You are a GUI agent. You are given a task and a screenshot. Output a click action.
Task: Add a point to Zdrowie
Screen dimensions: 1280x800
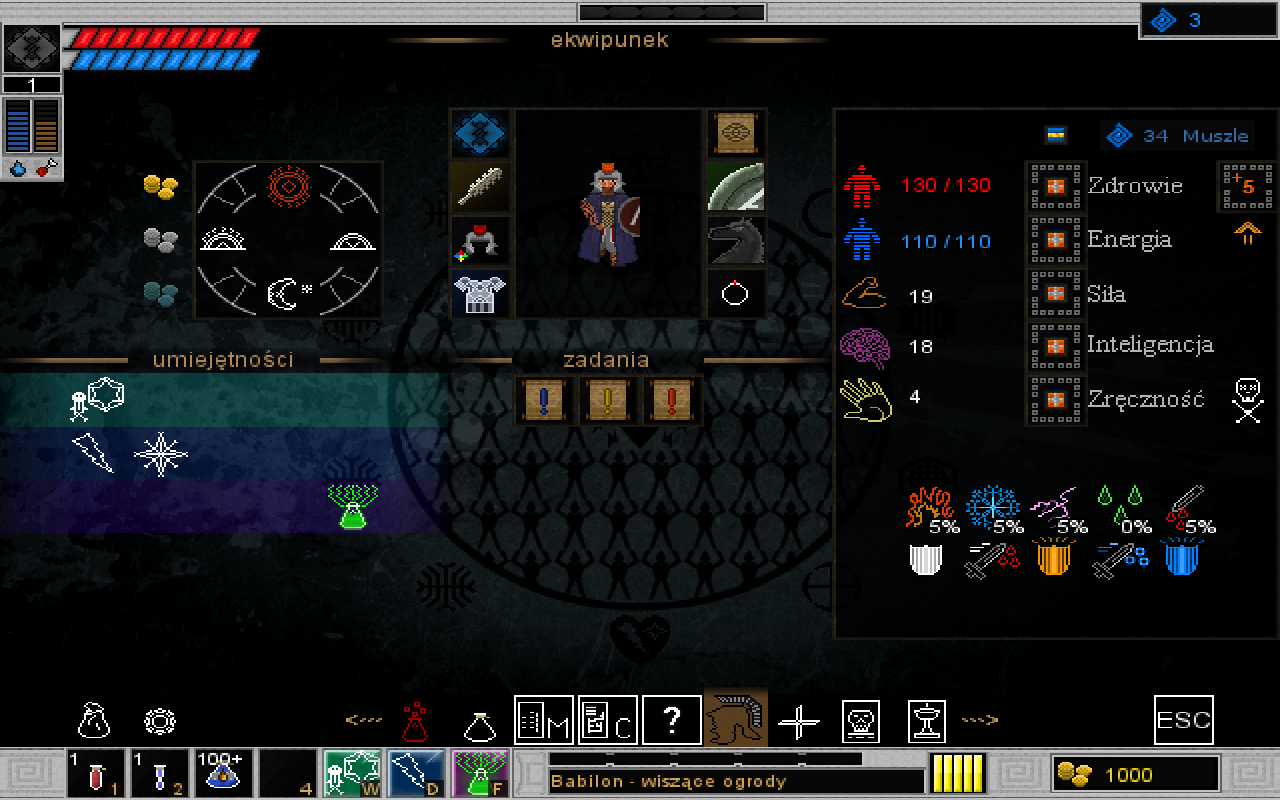[x=1054, y=187]
